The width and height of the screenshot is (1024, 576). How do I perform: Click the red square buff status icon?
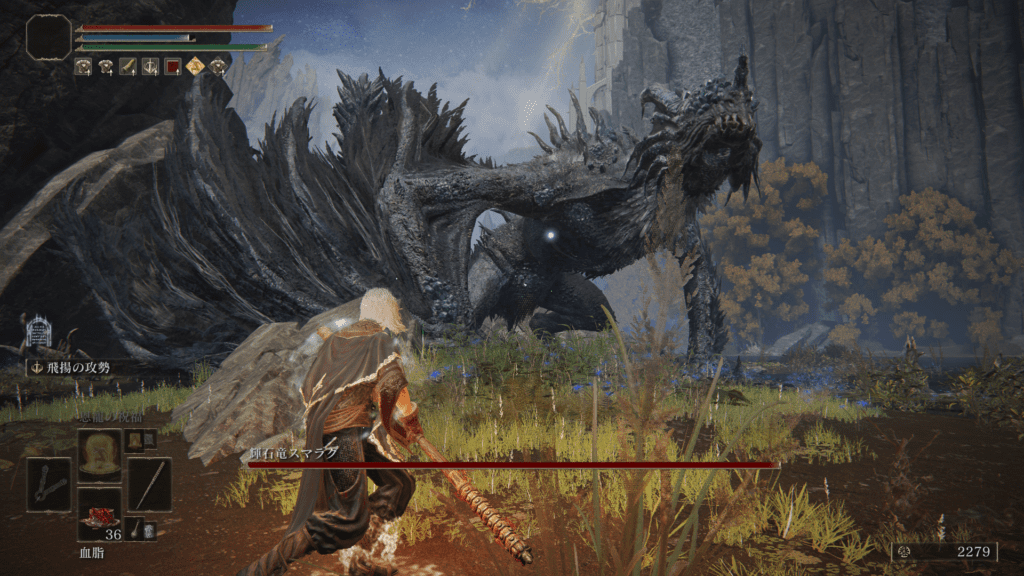point(172,67)
